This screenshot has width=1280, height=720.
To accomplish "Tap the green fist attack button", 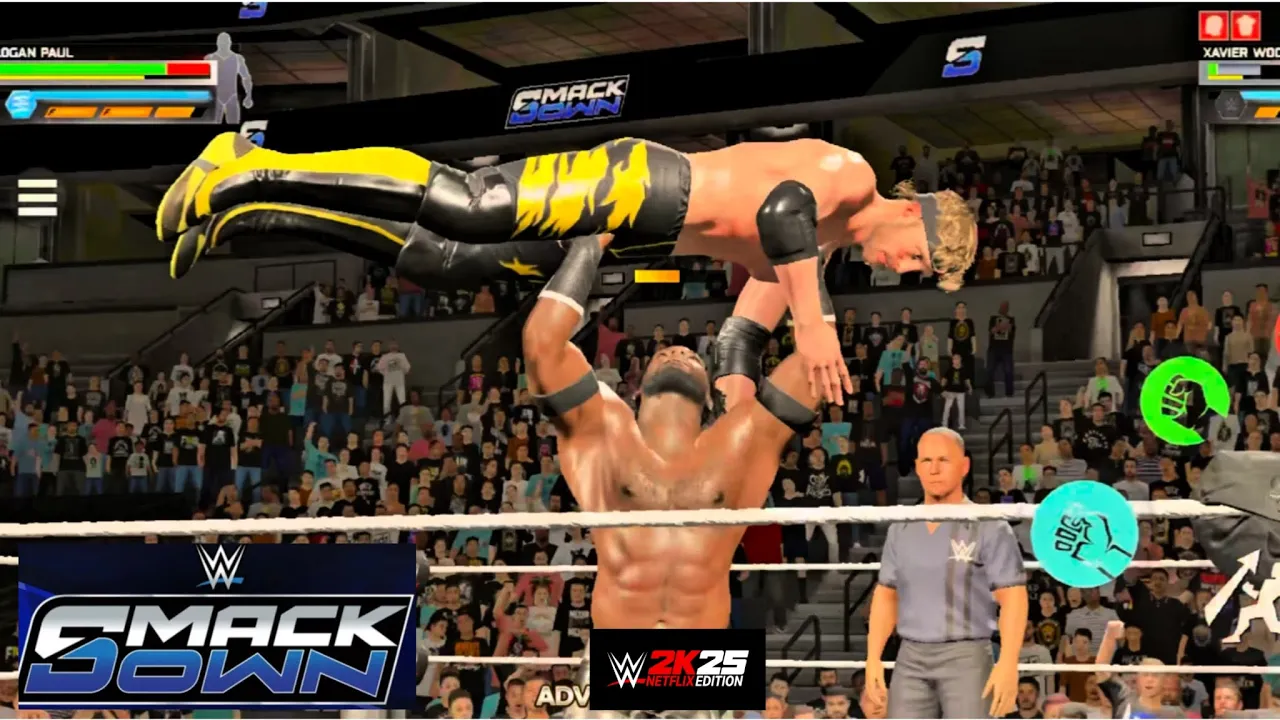I will 1185,400.
